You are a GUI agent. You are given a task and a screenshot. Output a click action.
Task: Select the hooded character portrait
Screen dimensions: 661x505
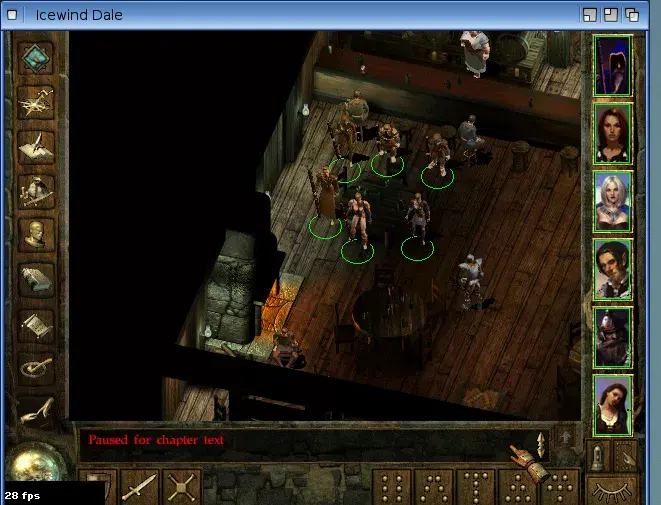click(612, 66)
